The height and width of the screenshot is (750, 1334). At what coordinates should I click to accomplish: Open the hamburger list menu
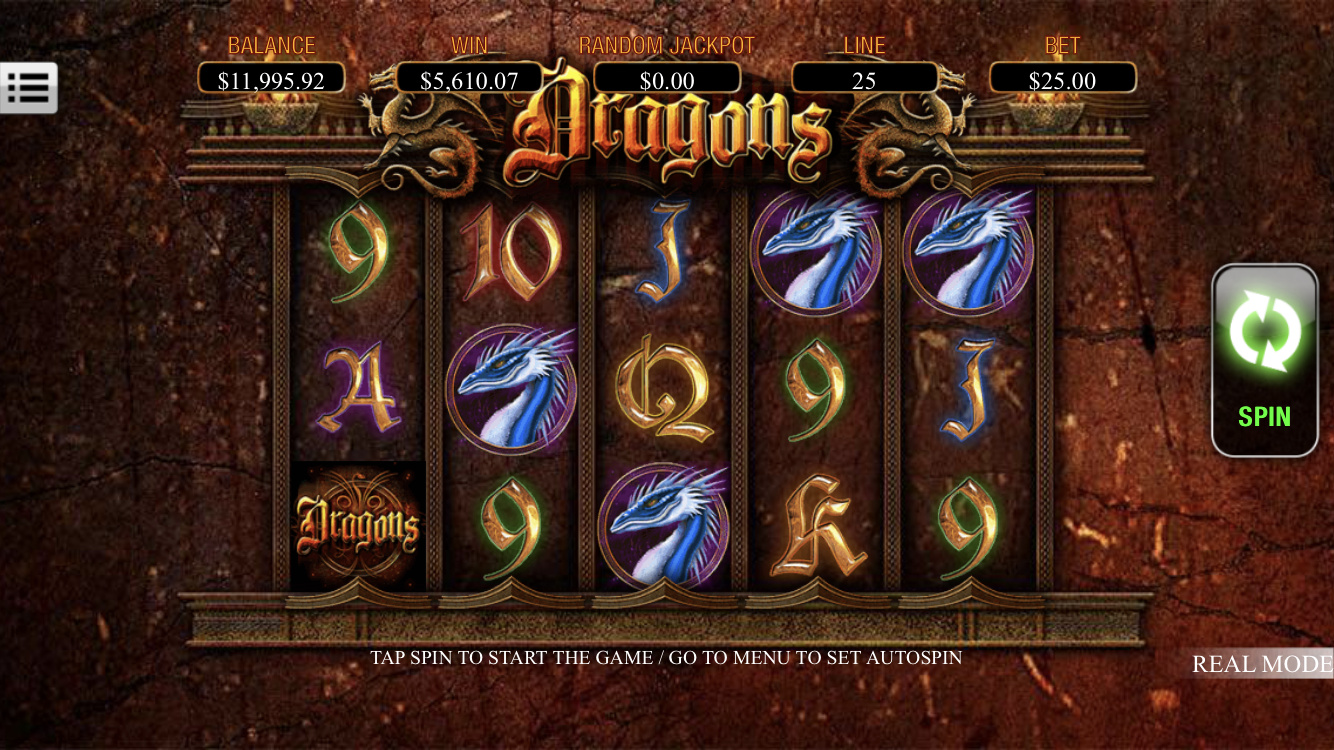point(29,88)
